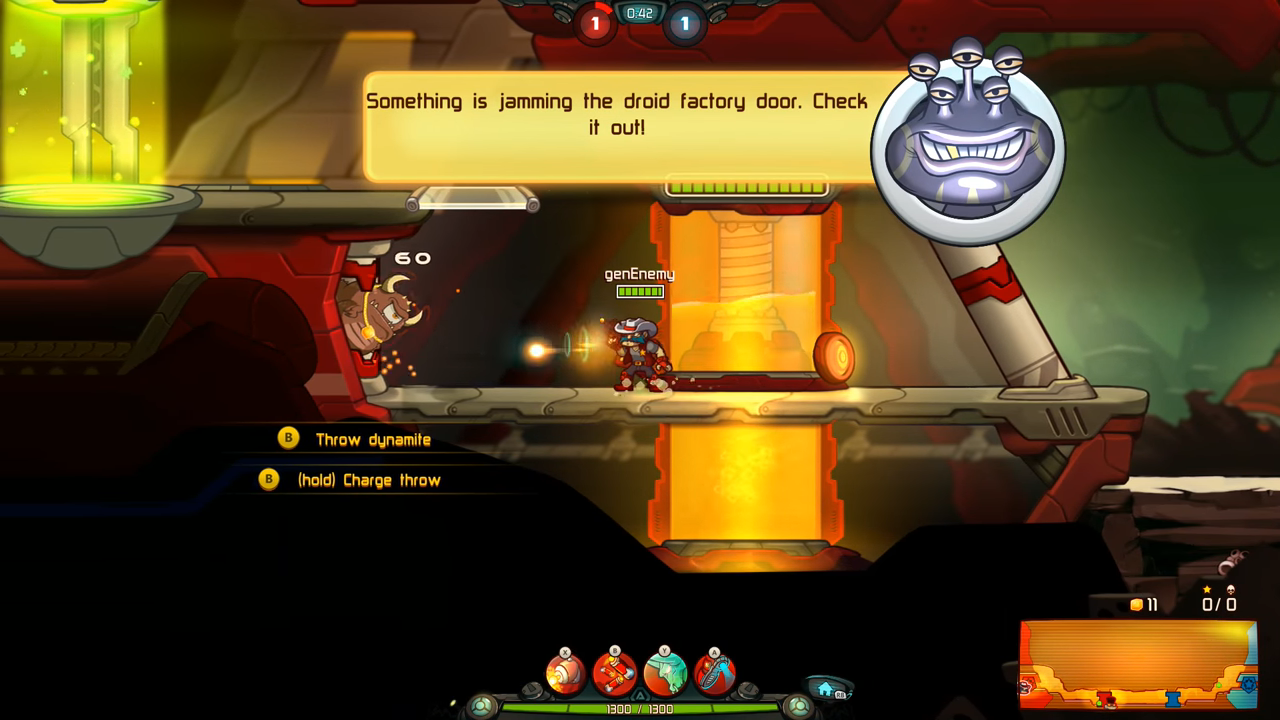The height and width of the screenshot is (720, 1280).
Task: Click the green health bar showing 1300/1300
Action: [x=640, y=705]
